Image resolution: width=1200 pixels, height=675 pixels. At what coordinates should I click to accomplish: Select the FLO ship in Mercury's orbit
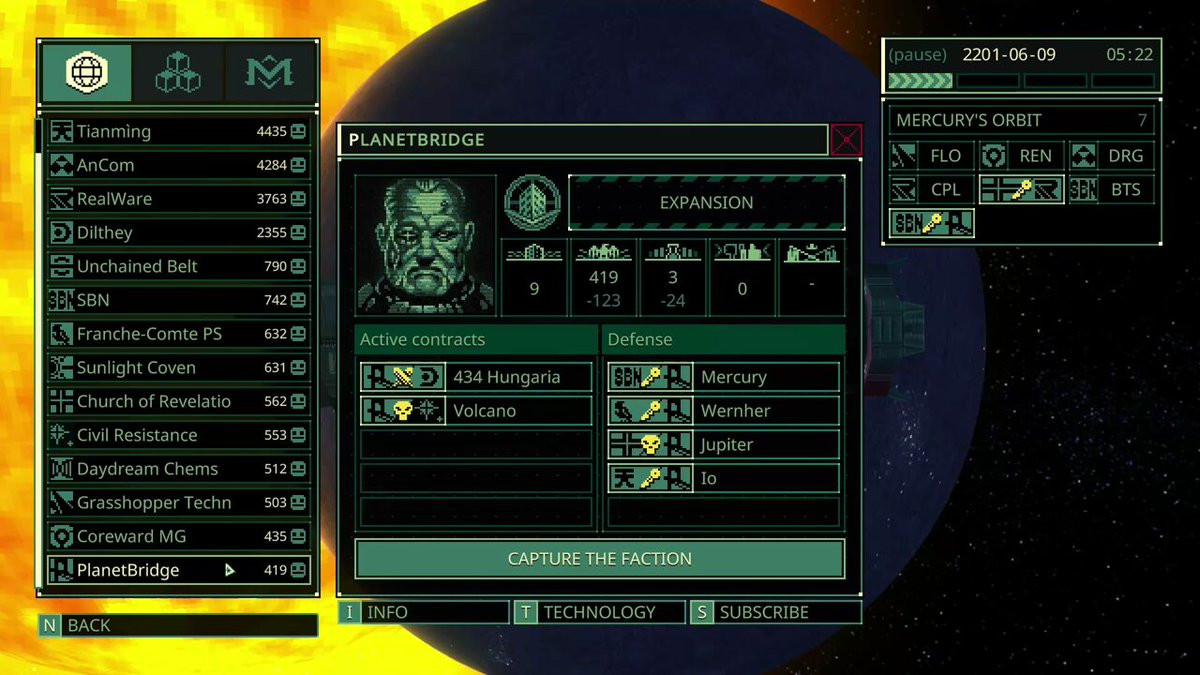[x=932, y=156]
